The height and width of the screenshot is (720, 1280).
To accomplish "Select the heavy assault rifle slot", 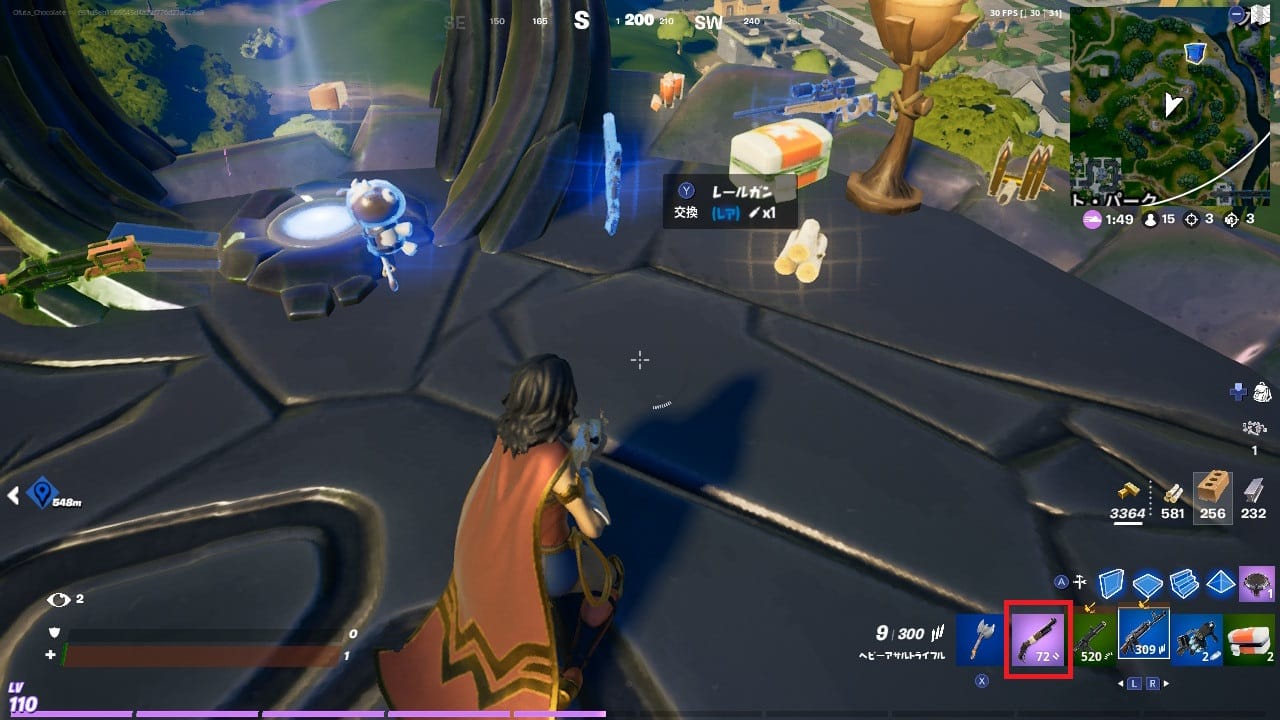I will [x=1144, y=636].
